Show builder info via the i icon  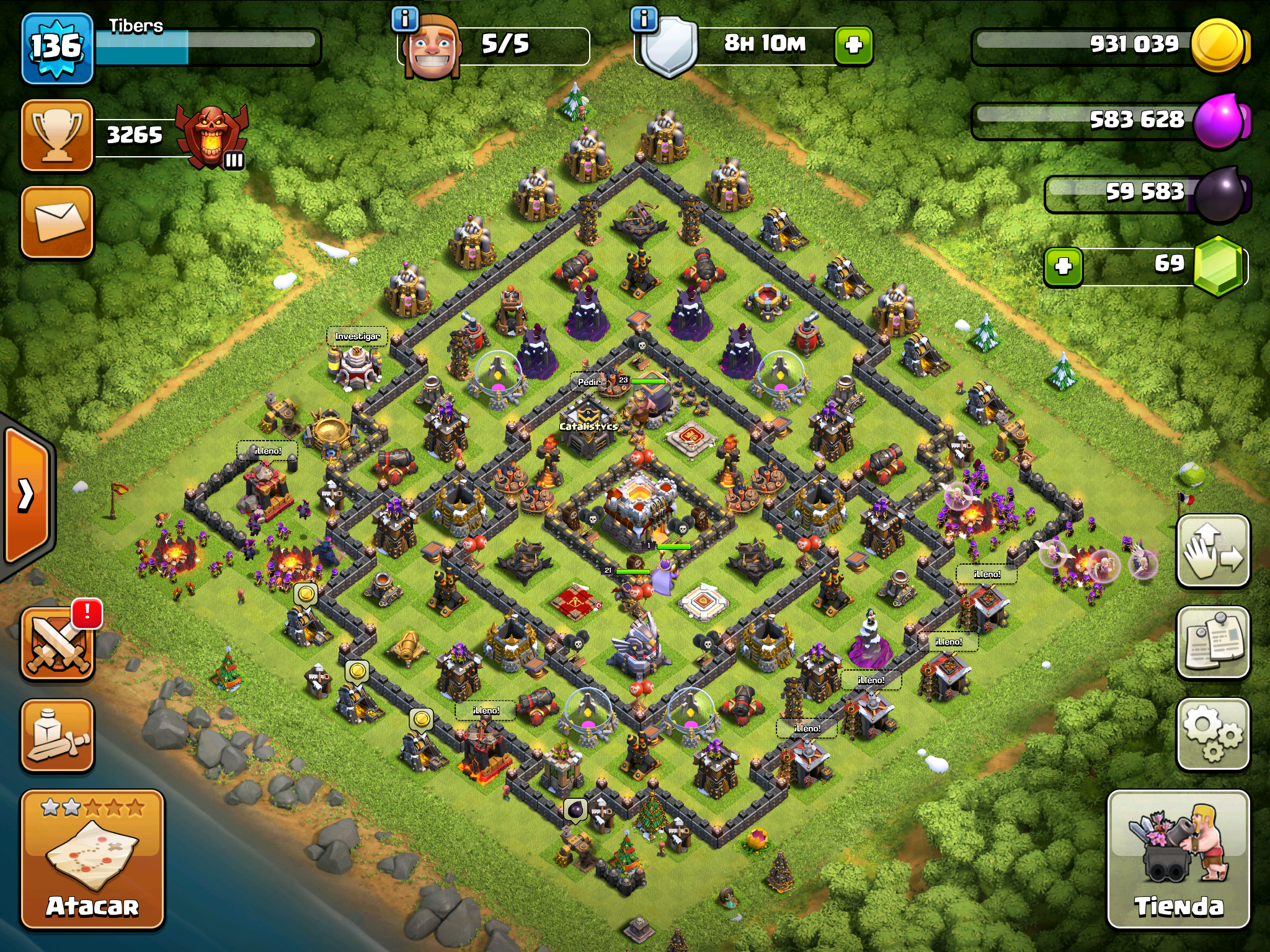tap(405, 19)
